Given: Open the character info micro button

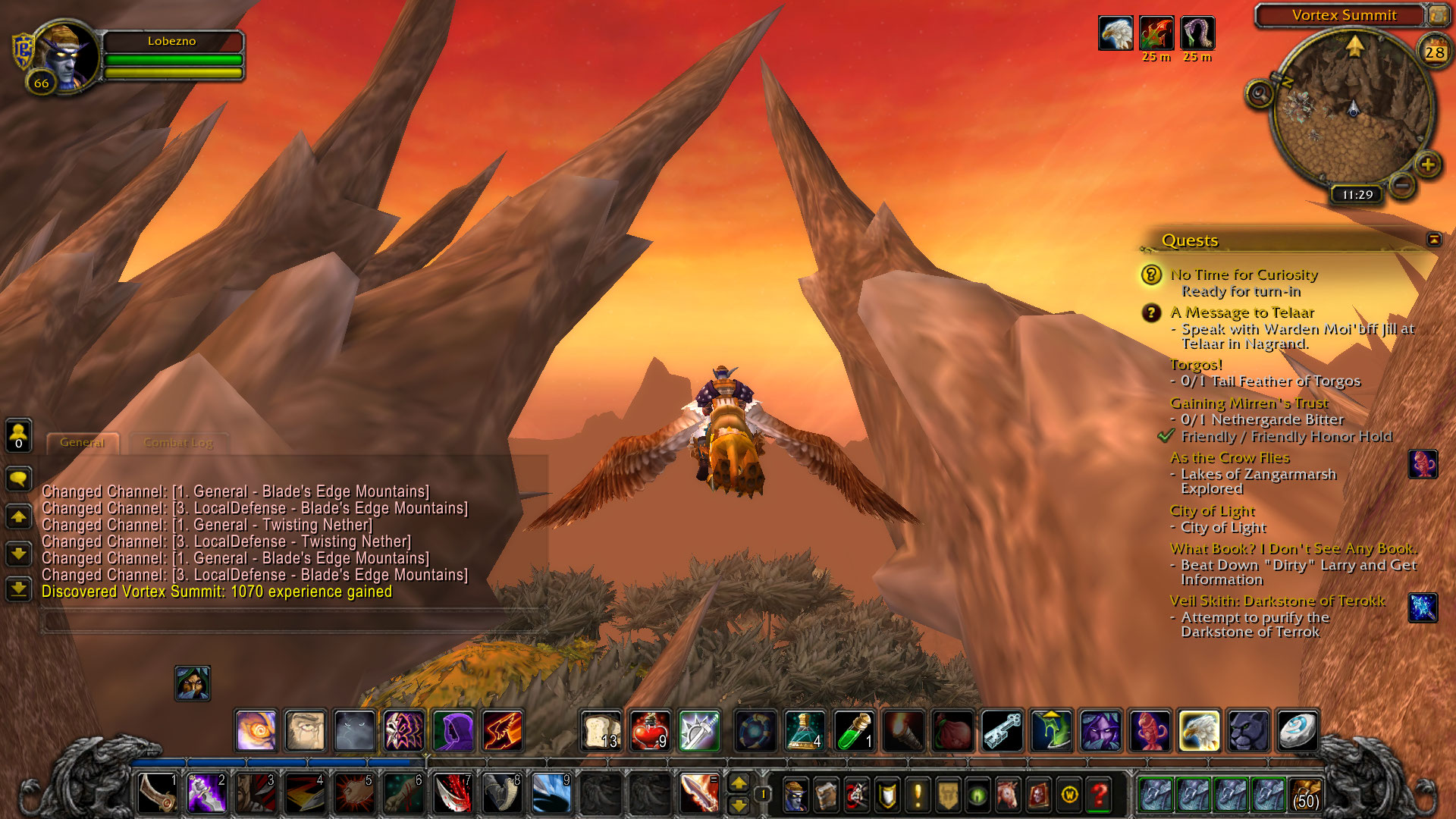Looking at the screenshot, I should [795, 795].
